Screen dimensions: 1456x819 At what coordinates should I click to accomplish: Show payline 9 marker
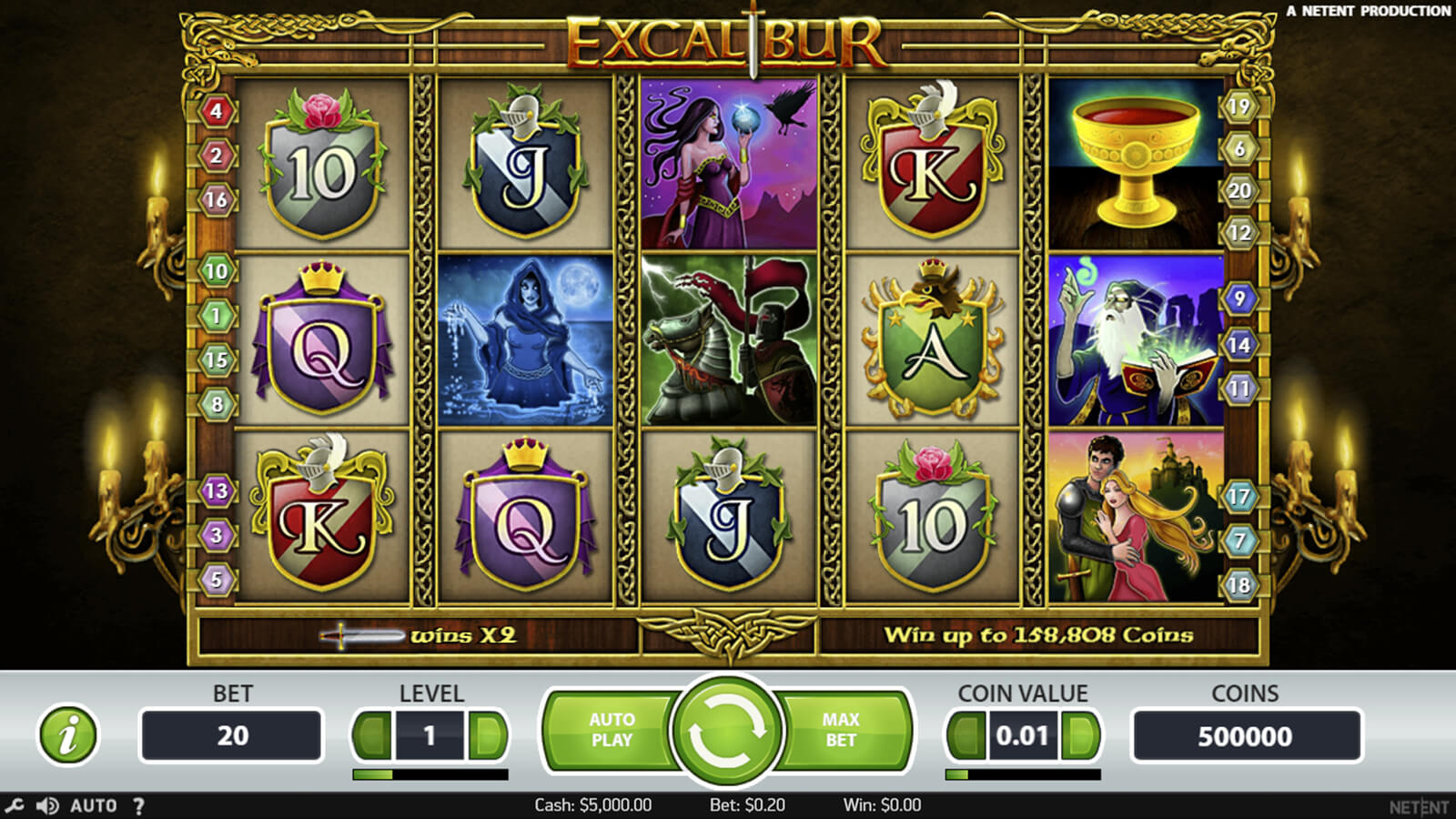point(1239,298)
